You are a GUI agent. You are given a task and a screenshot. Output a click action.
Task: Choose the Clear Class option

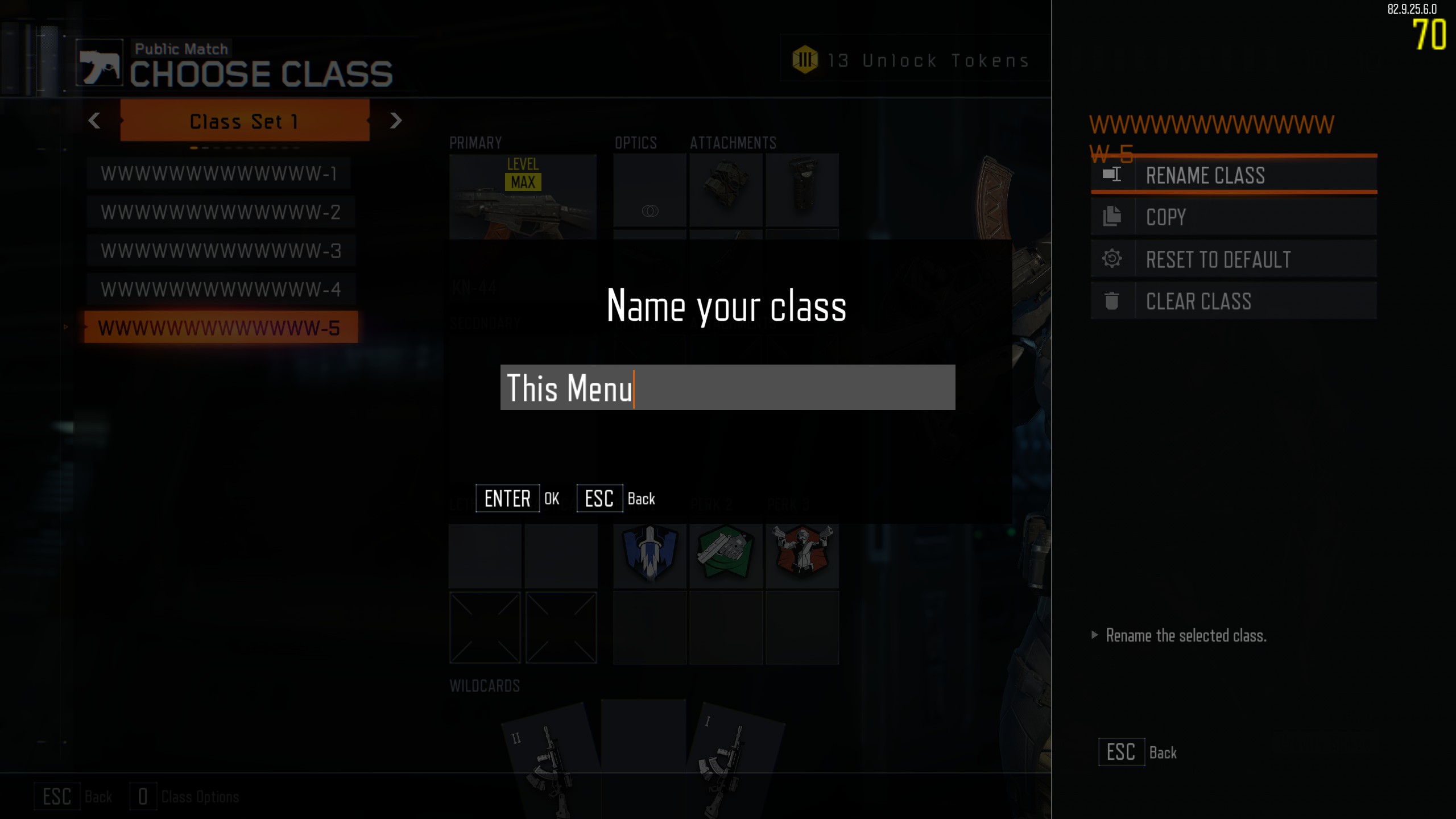pyautogui.click(x=1234, y=301)
